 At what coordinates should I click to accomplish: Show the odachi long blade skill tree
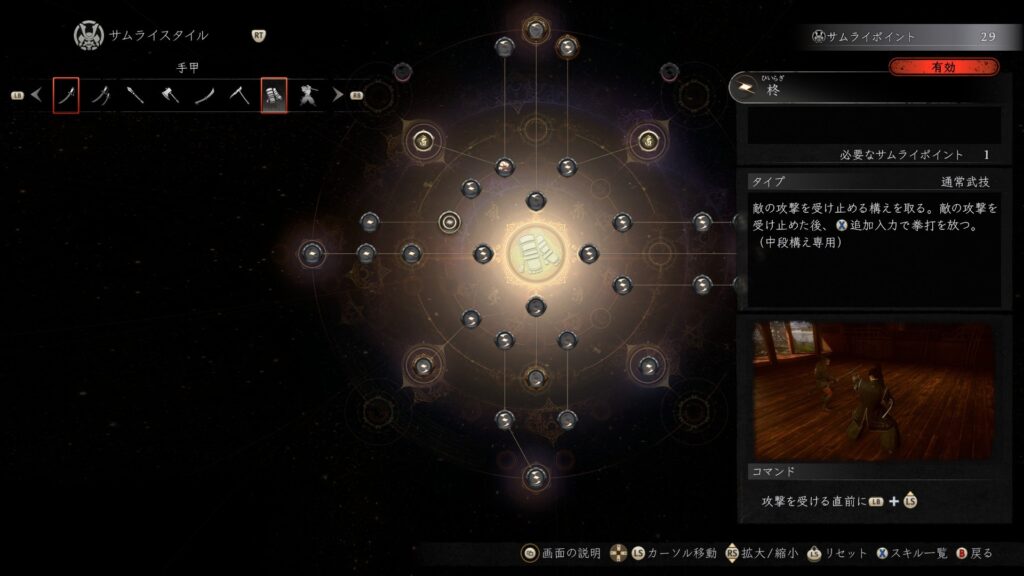[205, 95]
